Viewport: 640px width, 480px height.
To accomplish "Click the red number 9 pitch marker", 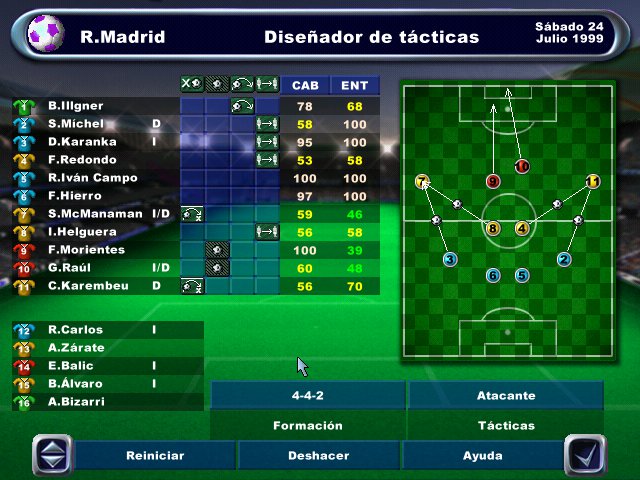I will click(492, 182).
